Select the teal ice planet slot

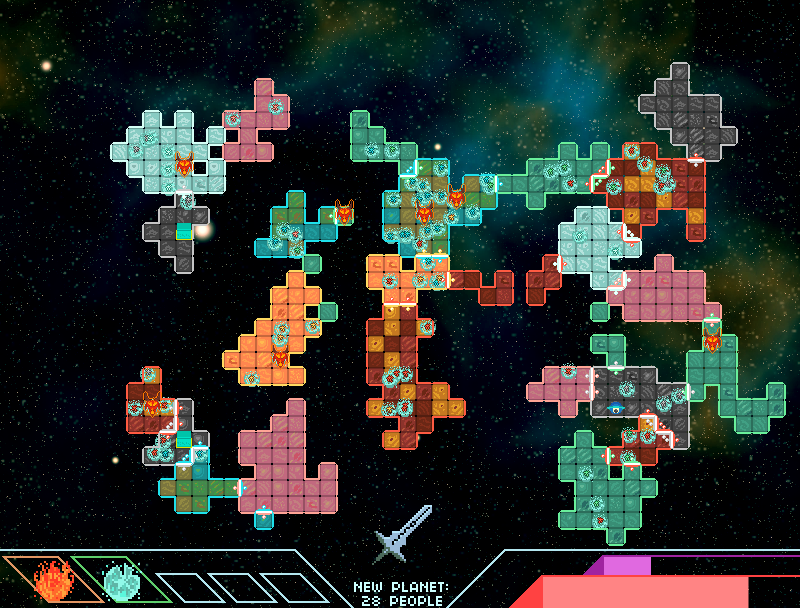[x=122, y=579]
